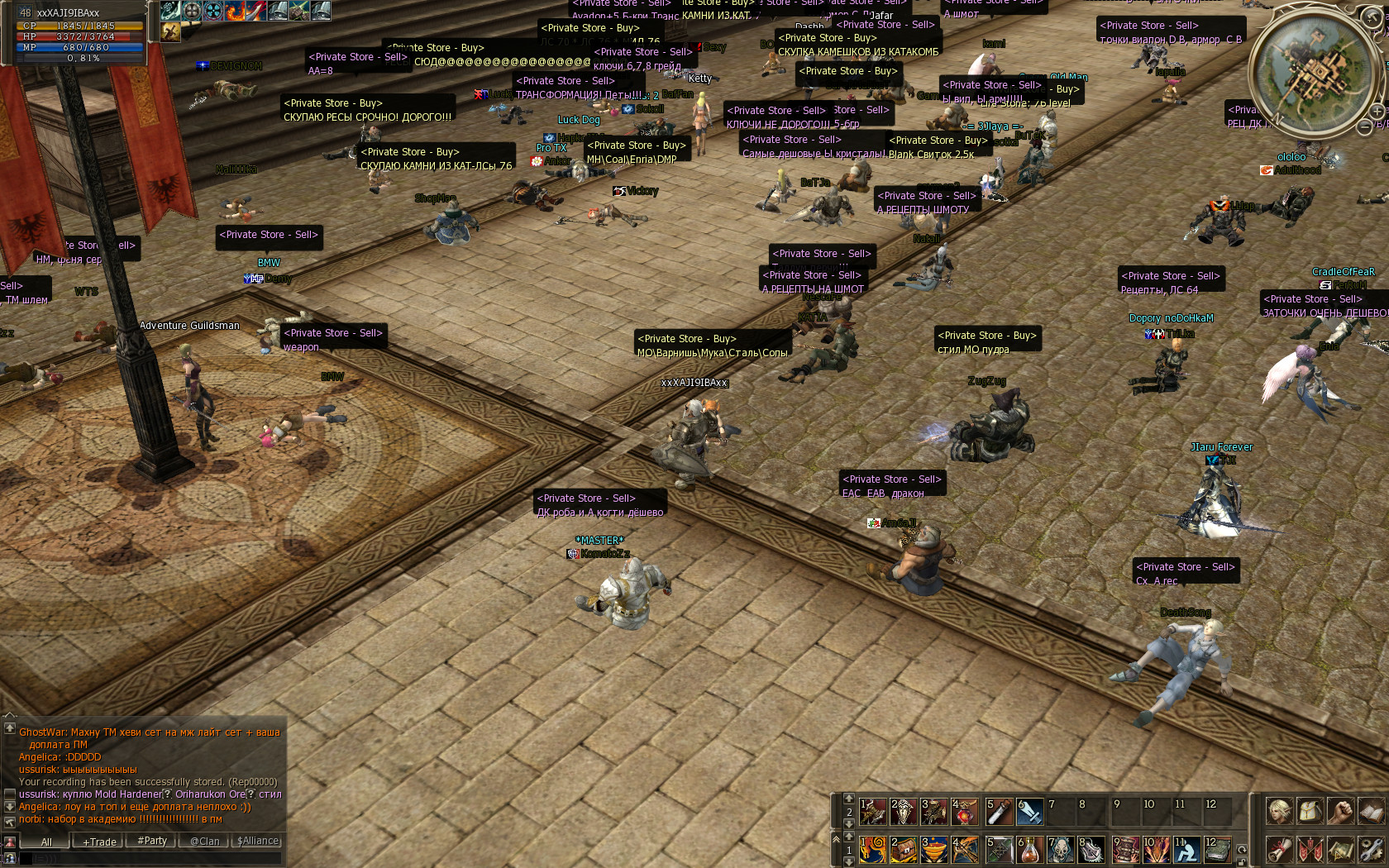Screen dimensions: 1389x868
Task: Open the clan banners icon
Action: (x=1310, y=849)
